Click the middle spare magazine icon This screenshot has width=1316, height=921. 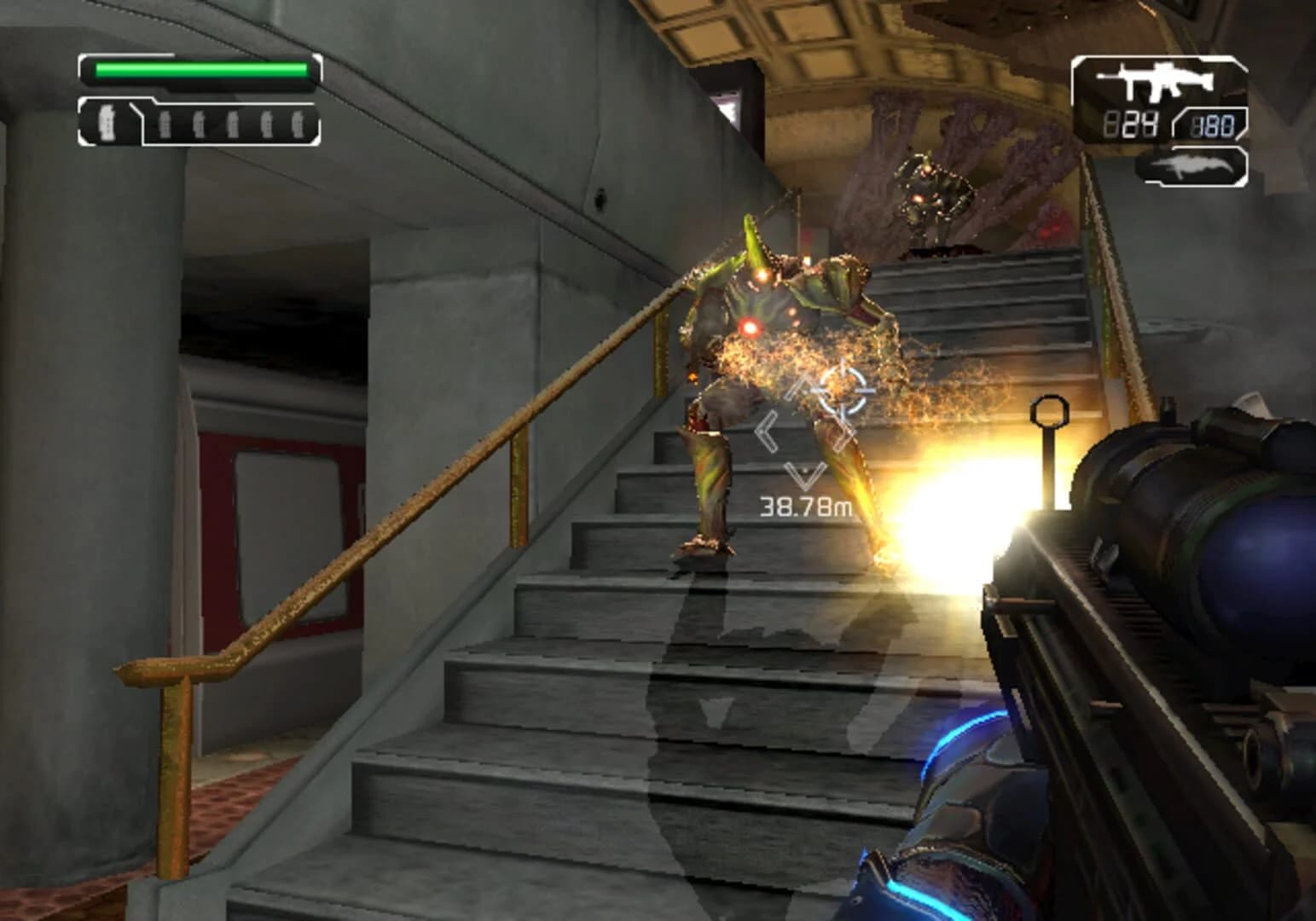click(x=232, y=125)
